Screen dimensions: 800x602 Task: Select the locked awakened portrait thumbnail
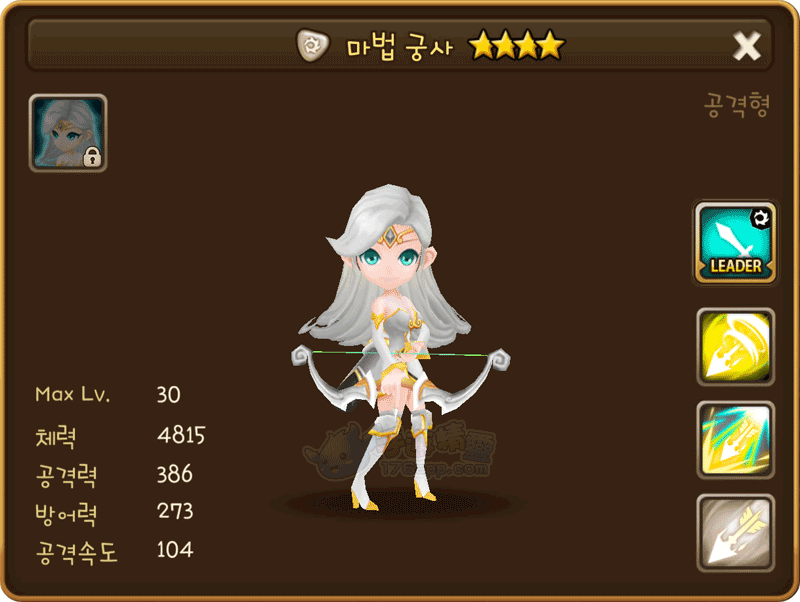click(x=68, y=133)
